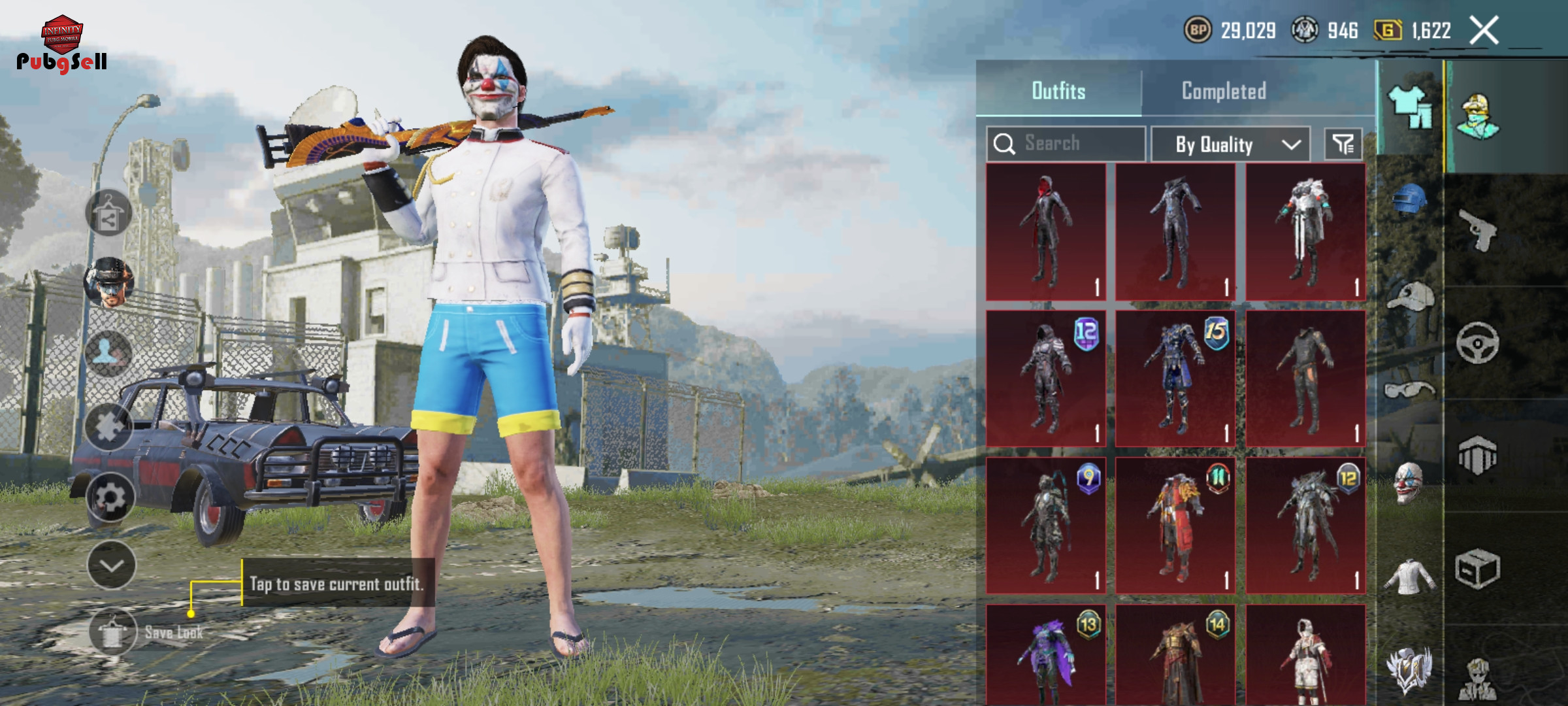Viewport: 1568px width, 706px height.
Task: Show the pistol weapon skins category
Action: click(1478, 229)
